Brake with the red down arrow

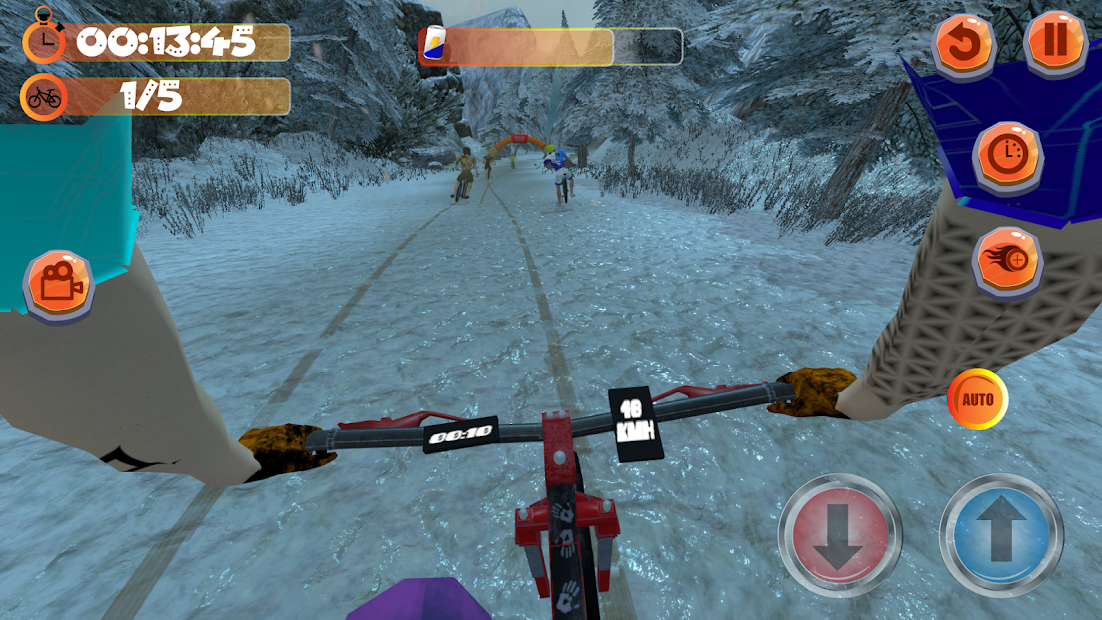coord(838,535)
